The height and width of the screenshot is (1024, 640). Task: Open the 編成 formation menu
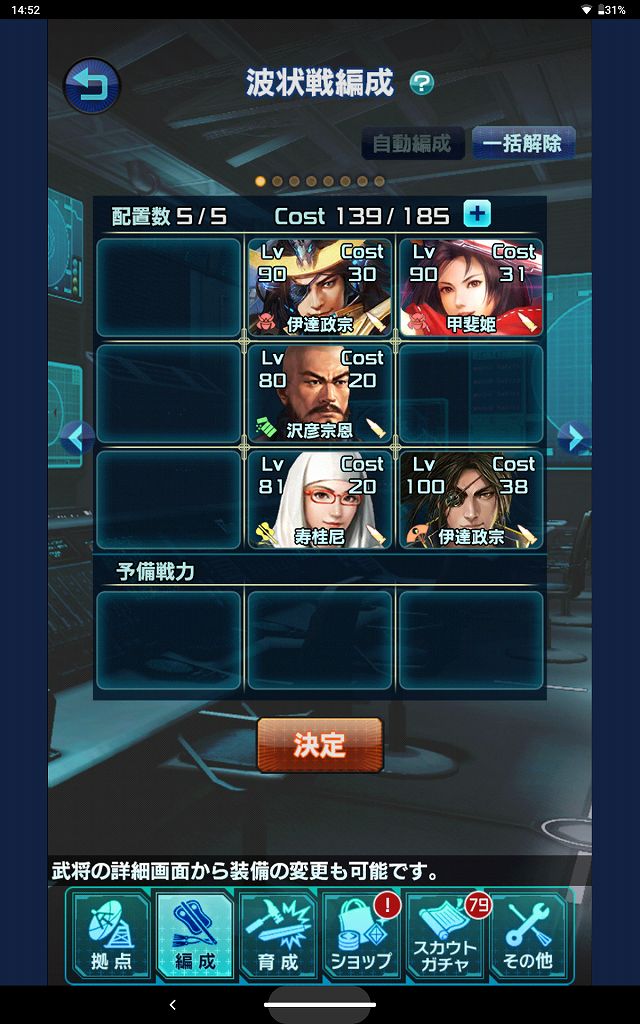coord(194,936)
